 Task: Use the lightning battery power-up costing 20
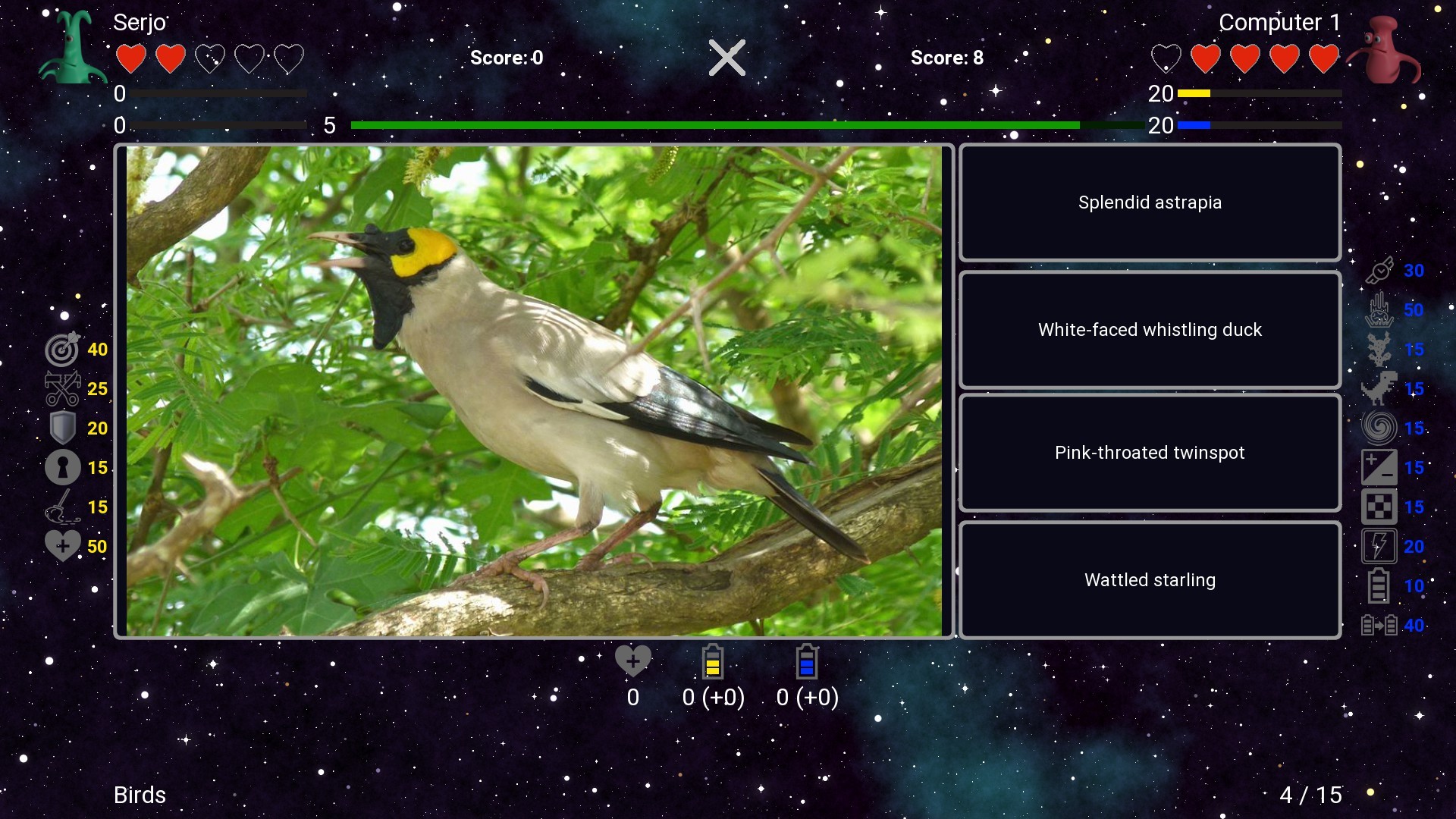1380,546
